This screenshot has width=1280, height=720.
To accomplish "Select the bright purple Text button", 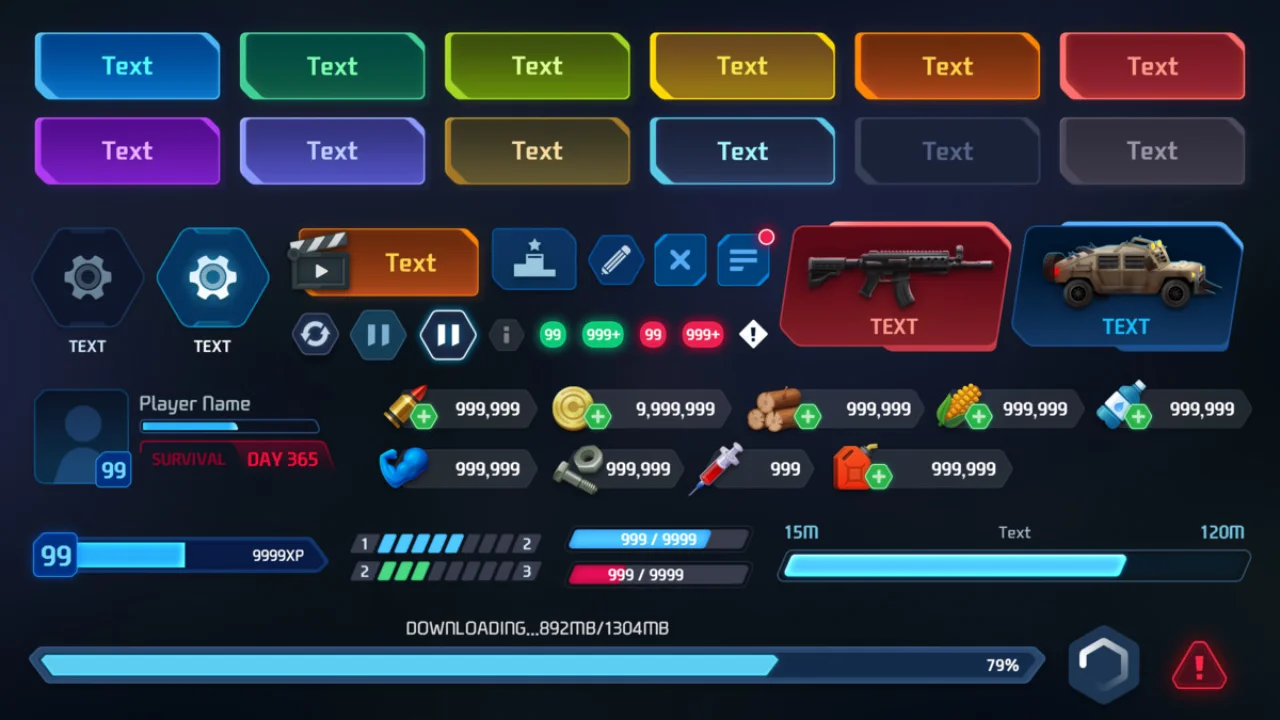I will [127, 151].
